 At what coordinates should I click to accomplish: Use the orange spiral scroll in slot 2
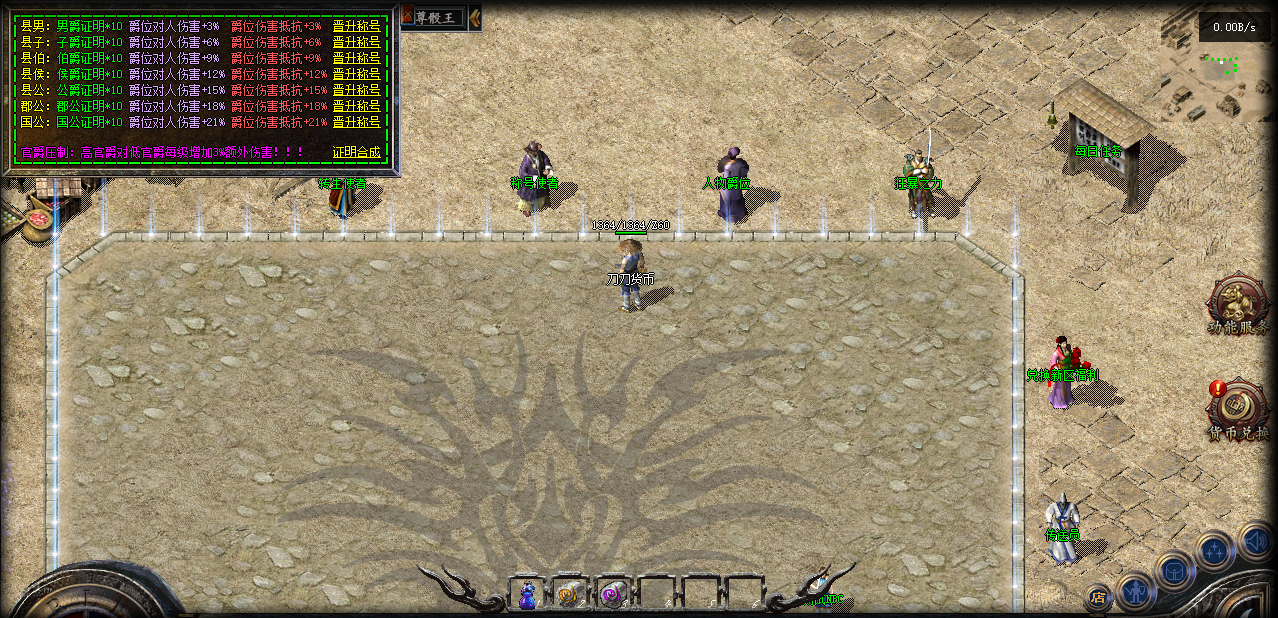[x=570, y=594]
